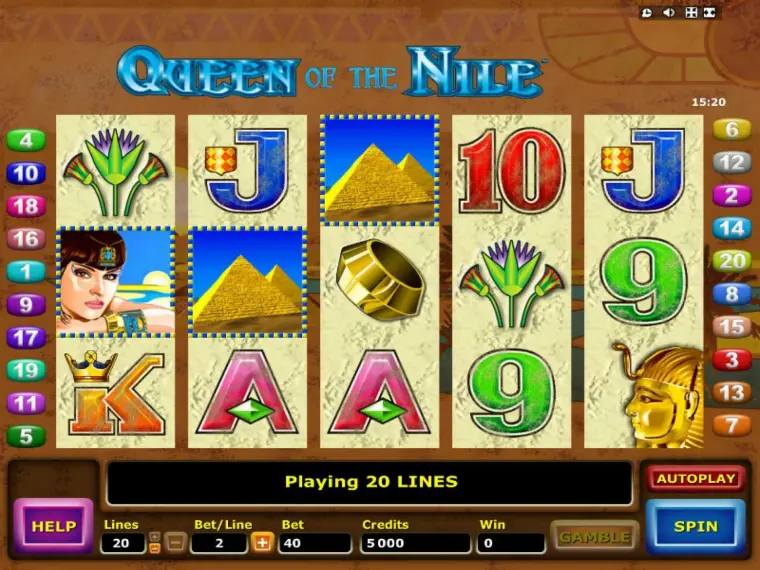Pick the payline 17 badge
Viewport: 760px width, 570px height.
(x=26, y=337)
